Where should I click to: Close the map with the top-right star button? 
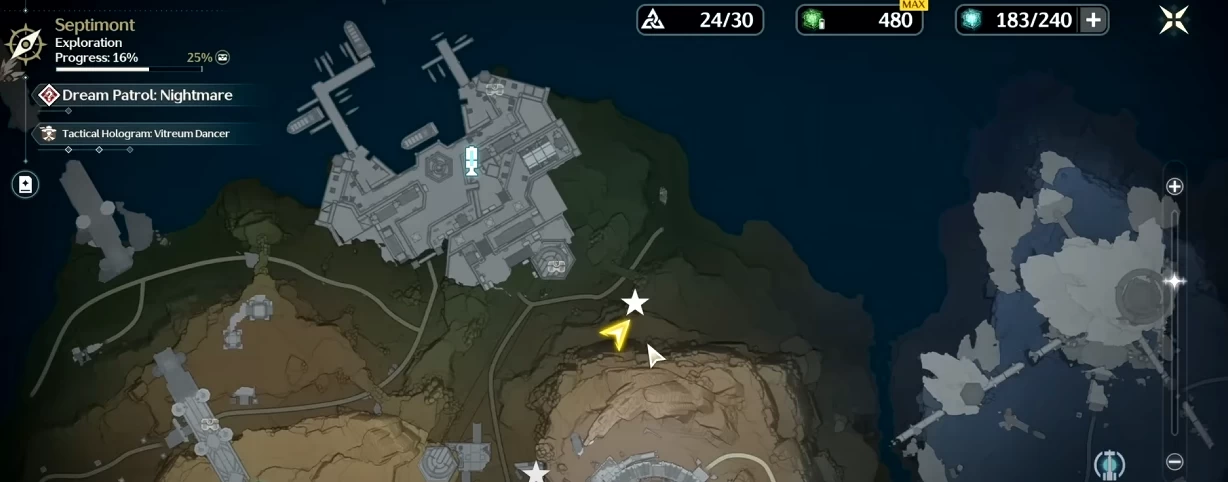click(x=1174, y=20)
